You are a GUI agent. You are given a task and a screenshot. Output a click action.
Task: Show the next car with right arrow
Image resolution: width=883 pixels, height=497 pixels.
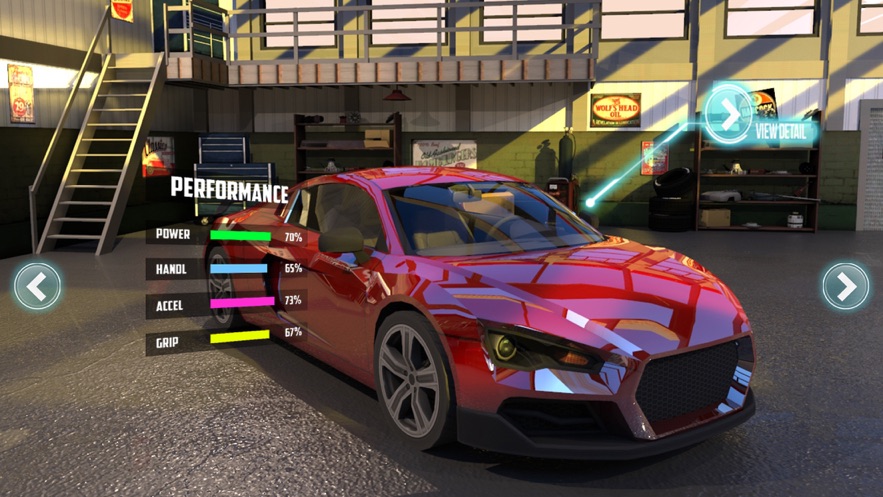click(845, 287)
